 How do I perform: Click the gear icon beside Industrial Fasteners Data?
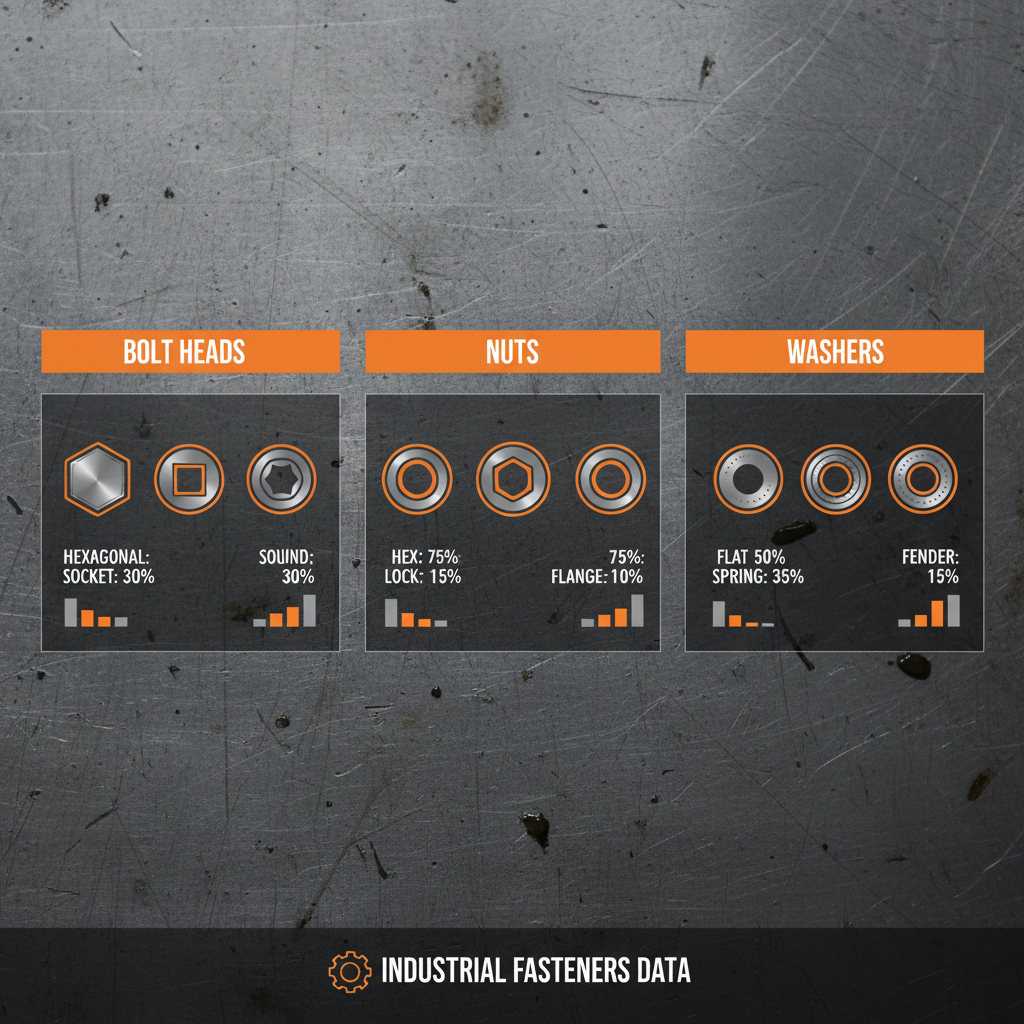[x=349, y=971]
